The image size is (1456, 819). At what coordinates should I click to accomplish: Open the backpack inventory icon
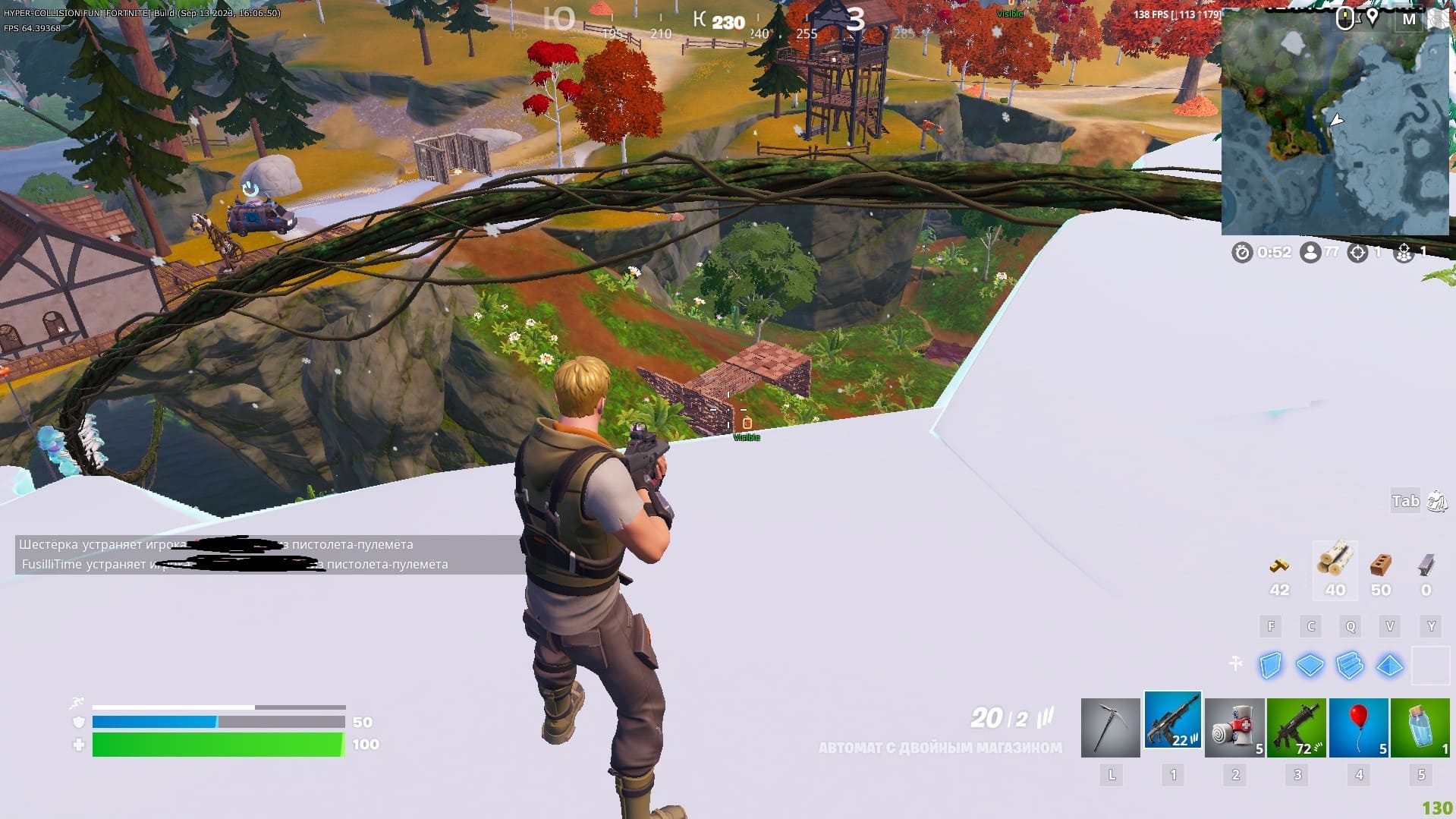click(1437, 501)
